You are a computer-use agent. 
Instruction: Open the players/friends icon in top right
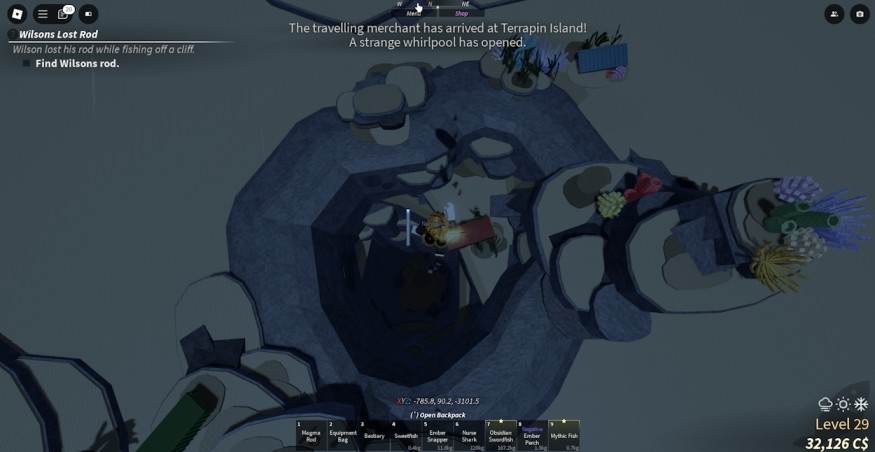[834, 14]
